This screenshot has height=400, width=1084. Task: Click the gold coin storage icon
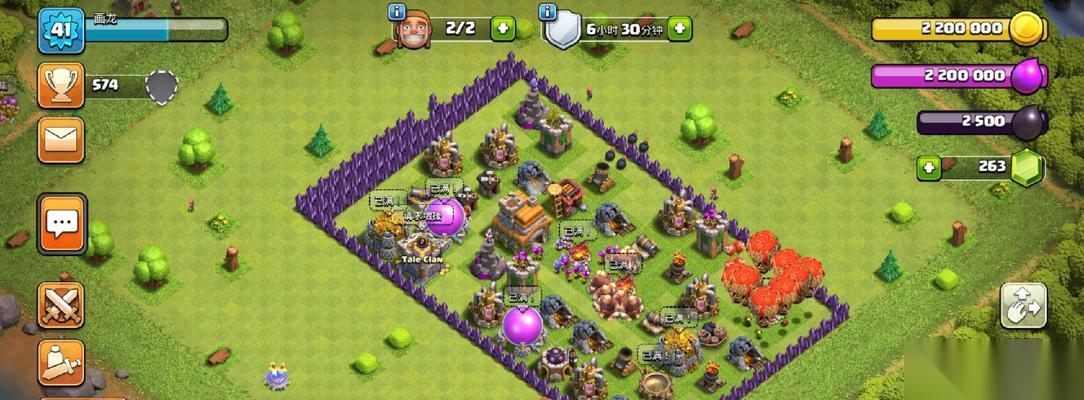1027,29
